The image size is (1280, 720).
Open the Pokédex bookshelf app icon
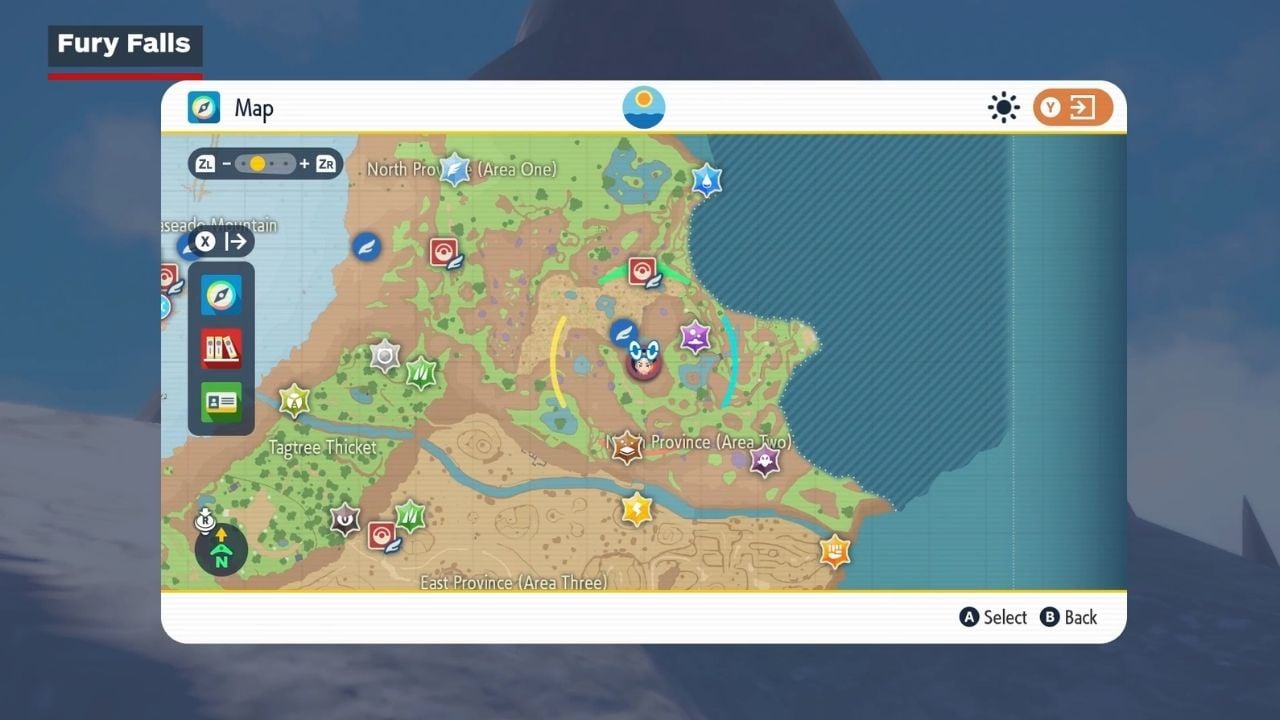221,348
